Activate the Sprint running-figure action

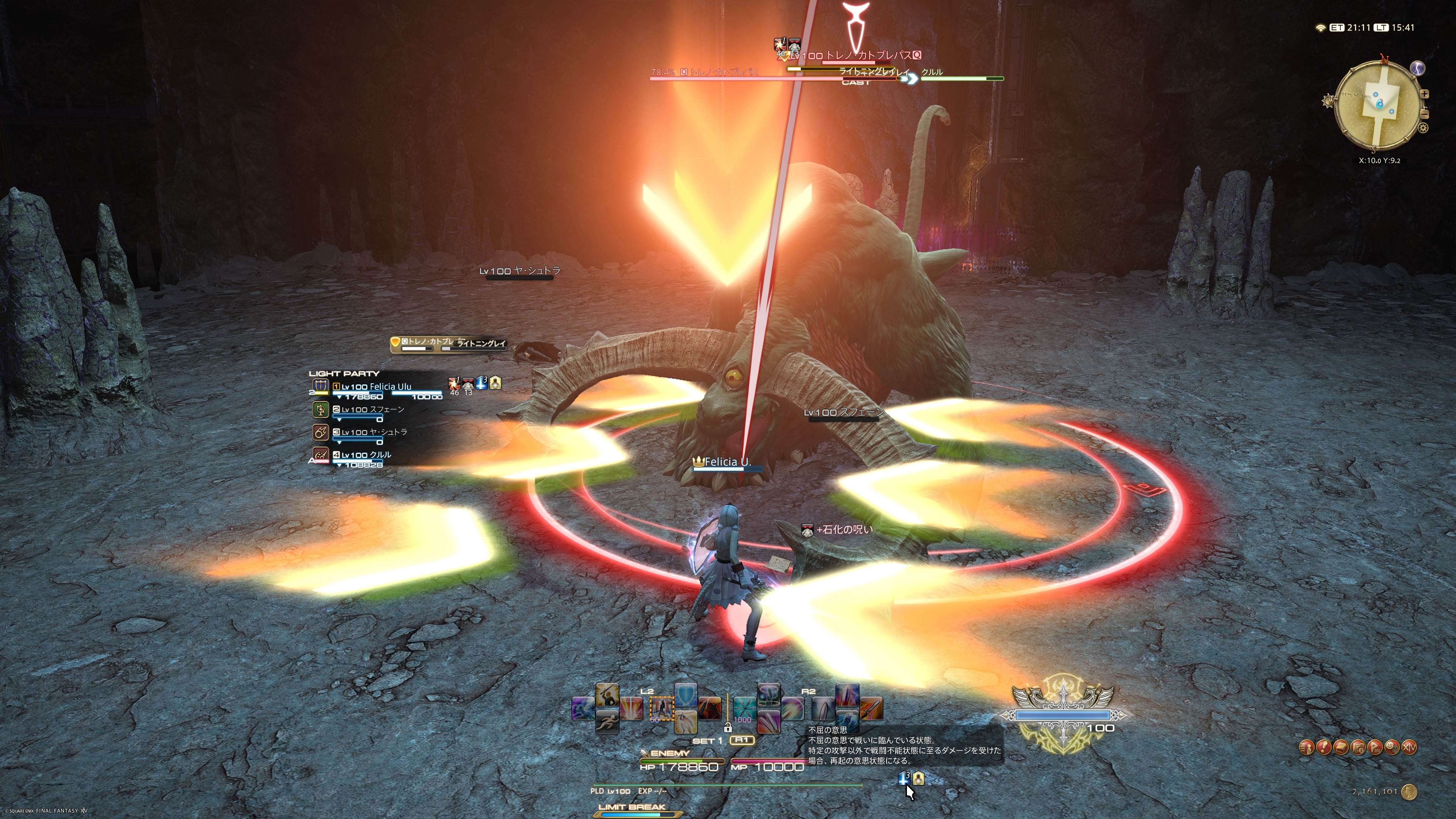pos(607,721)
